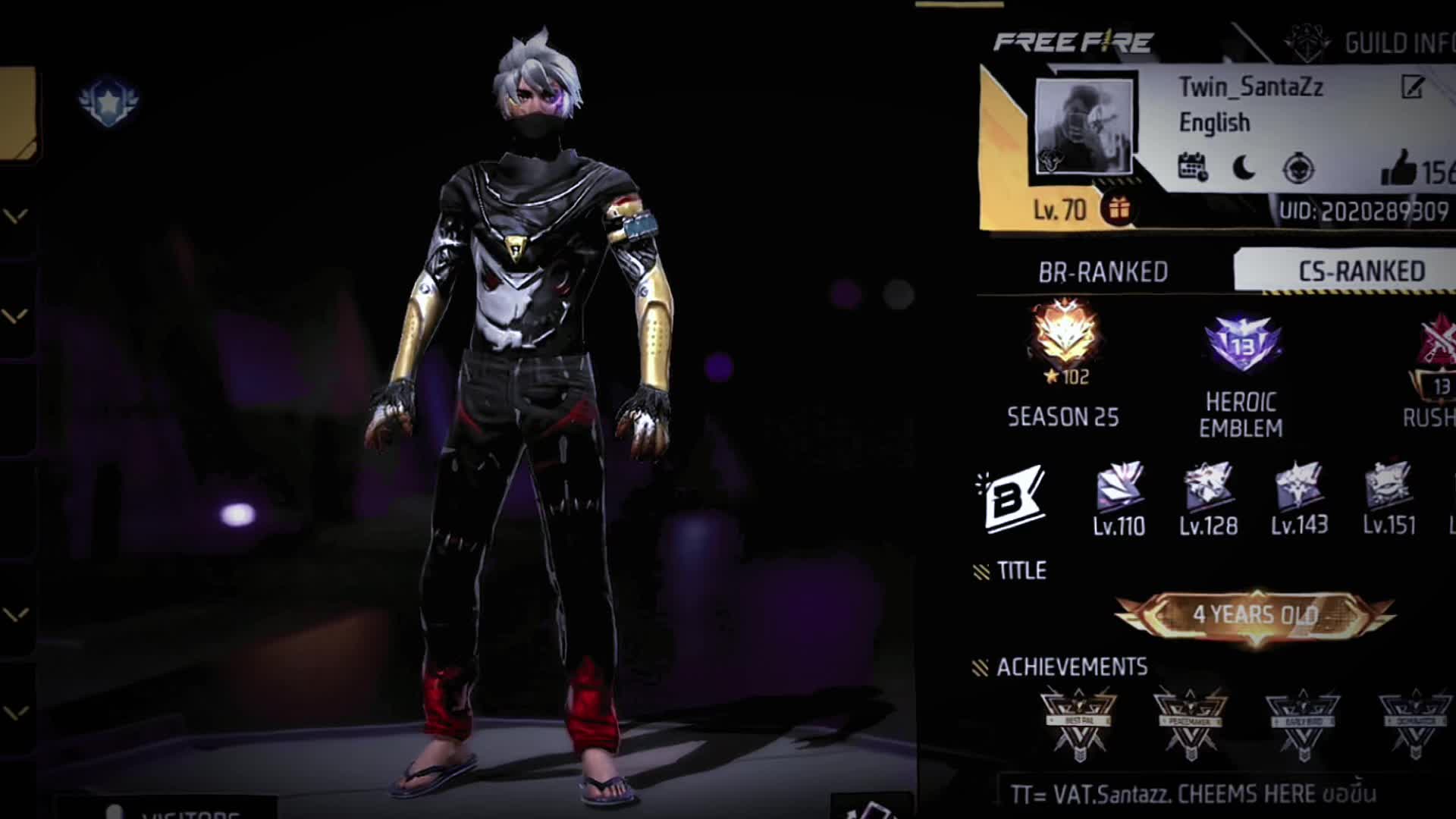The image size is (1456, 819).
Task: Like the profile with the thumbs-up icon
Action: coord(1398,168)
